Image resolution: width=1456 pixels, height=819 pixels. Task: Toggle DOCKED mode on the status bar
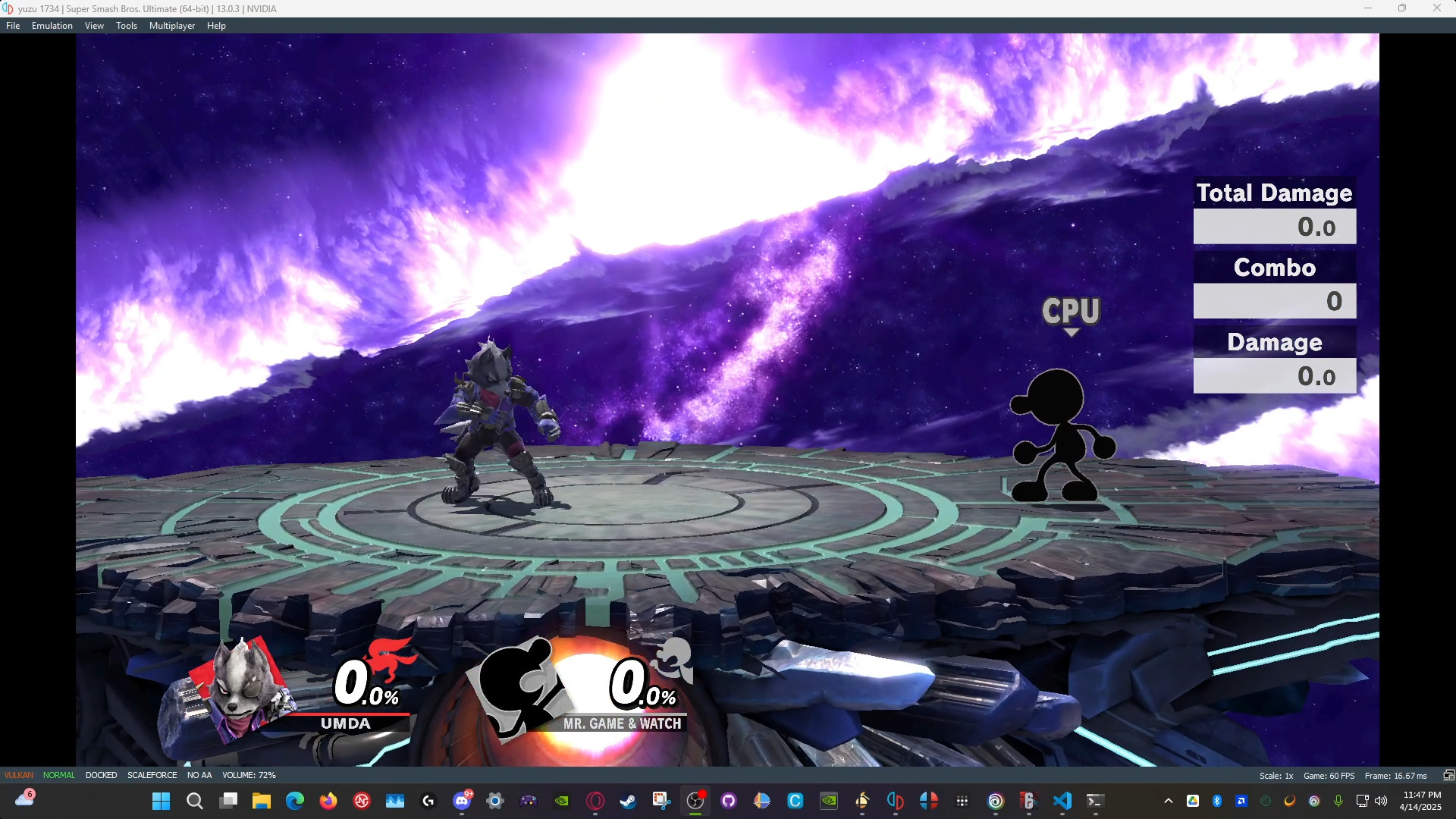pos(101,775)
